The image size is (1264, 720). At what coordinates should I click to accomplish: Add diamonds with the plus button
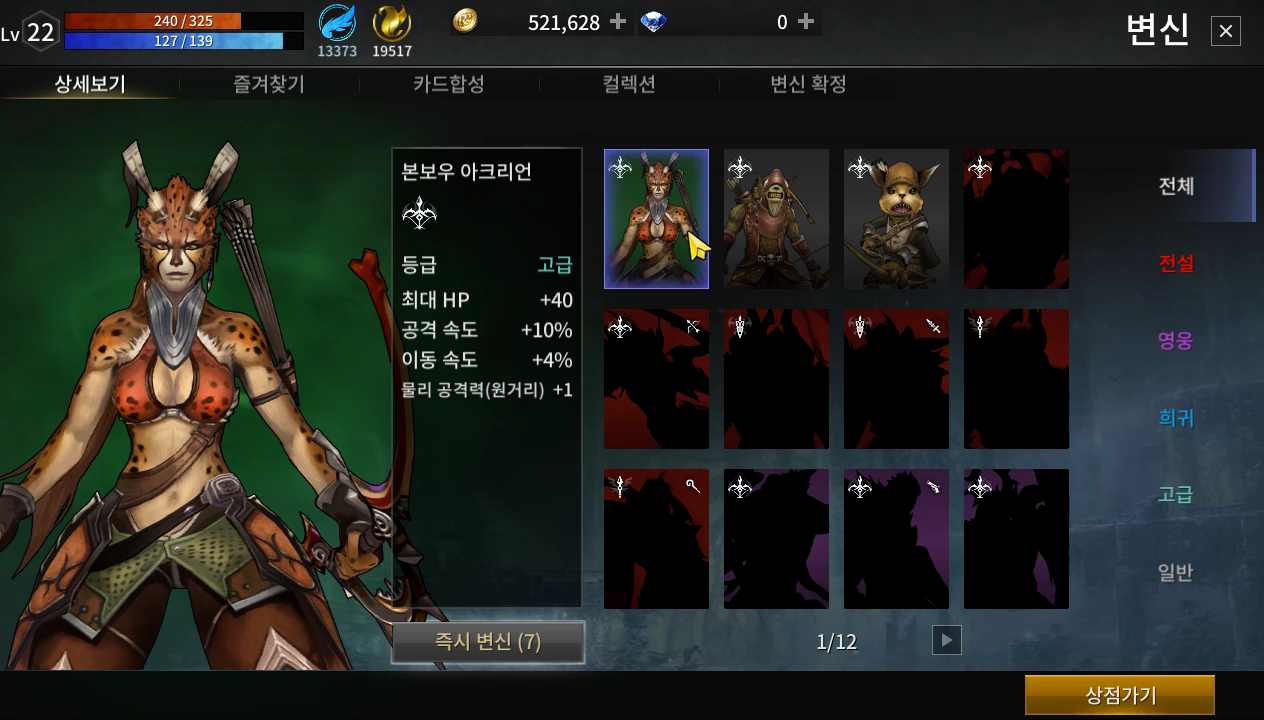point(806,22)
